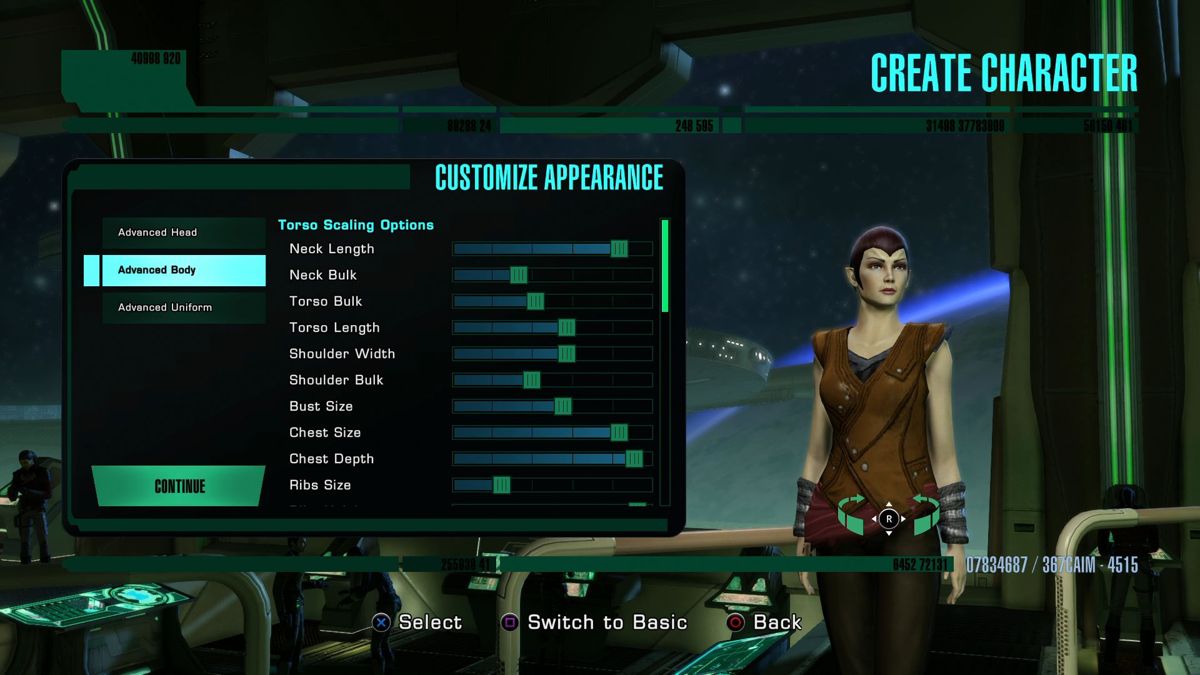1200x675 pixels.
Task: Adjust the Shoulder Width slider
Action: 566,354
